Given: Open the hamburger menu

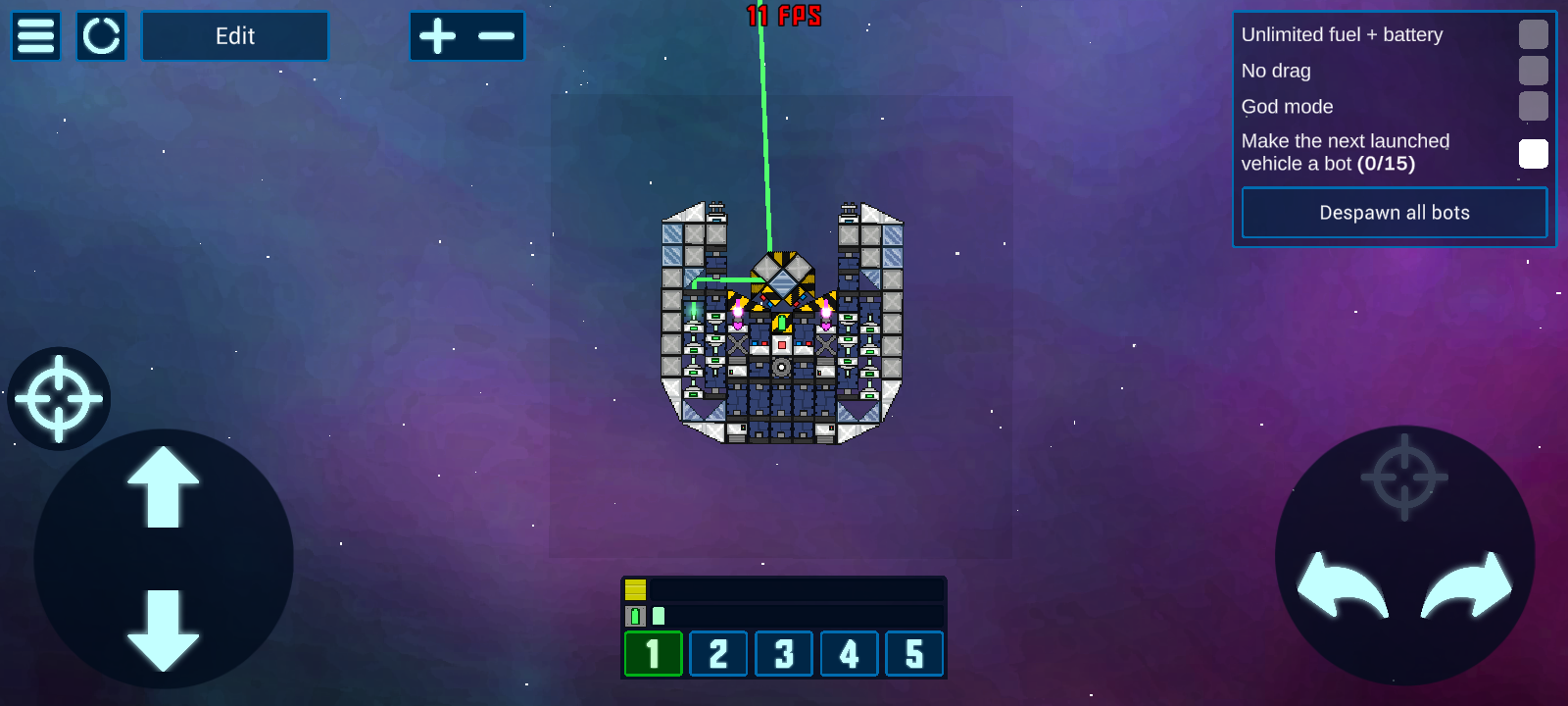Looking at the screenshot, I should point(36,36).
